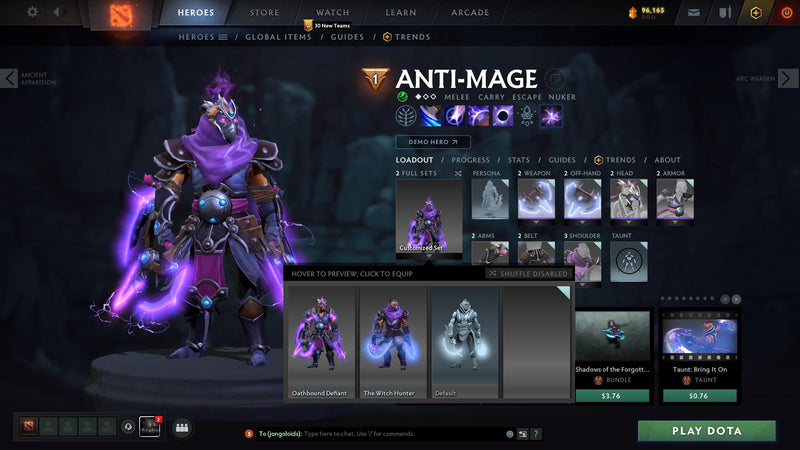Switch to the hero Progress section
Viewport: 800px width, 450px height.
pyautogui.click(x=470, y=160)
